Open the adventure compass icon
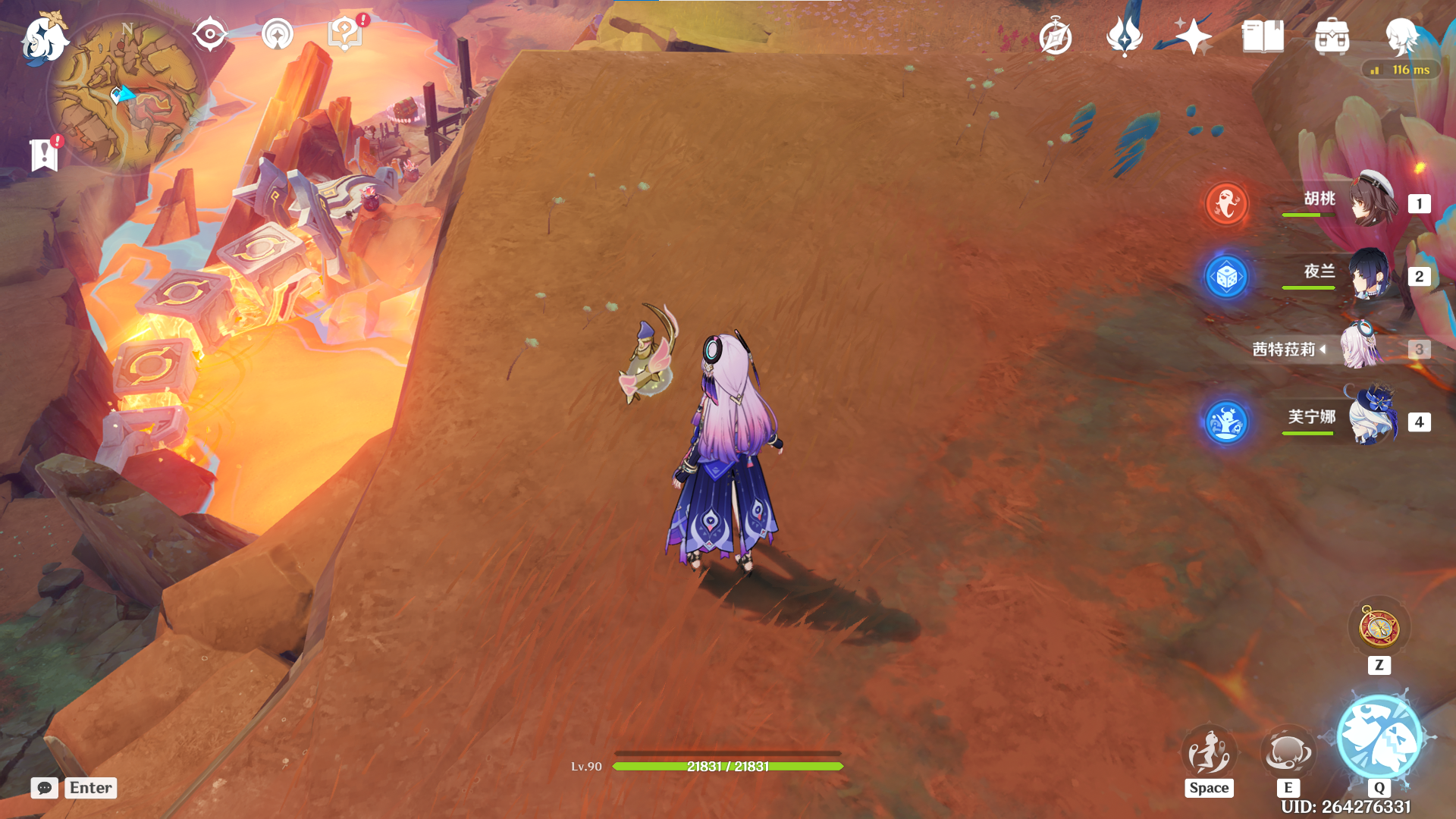 tap(1056, 37)
